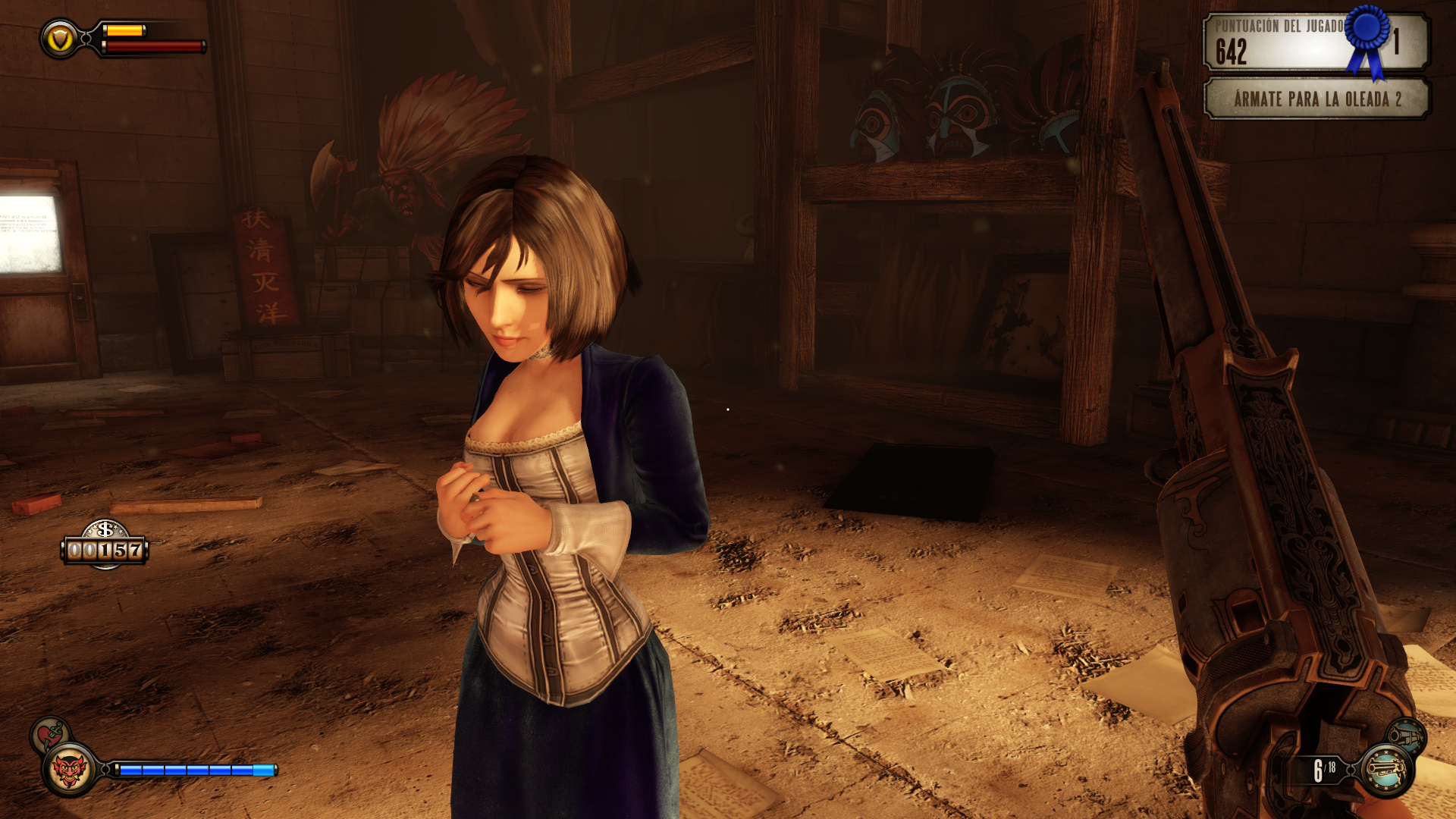Select the Devil's Kiss vigor icon

(69, 770)
